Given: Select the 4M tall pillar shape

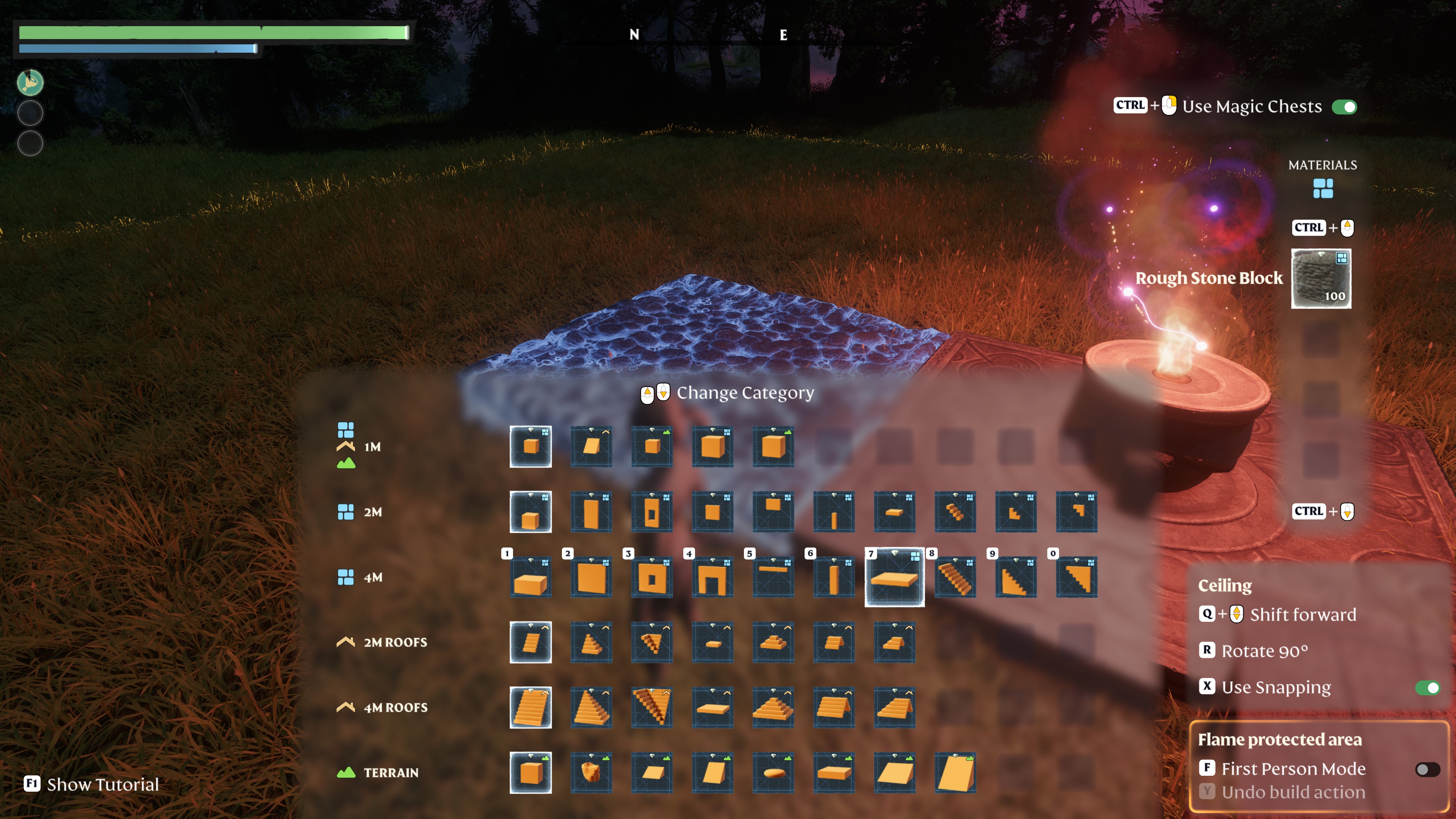Looking at the screenshot, I should point(834,577).
